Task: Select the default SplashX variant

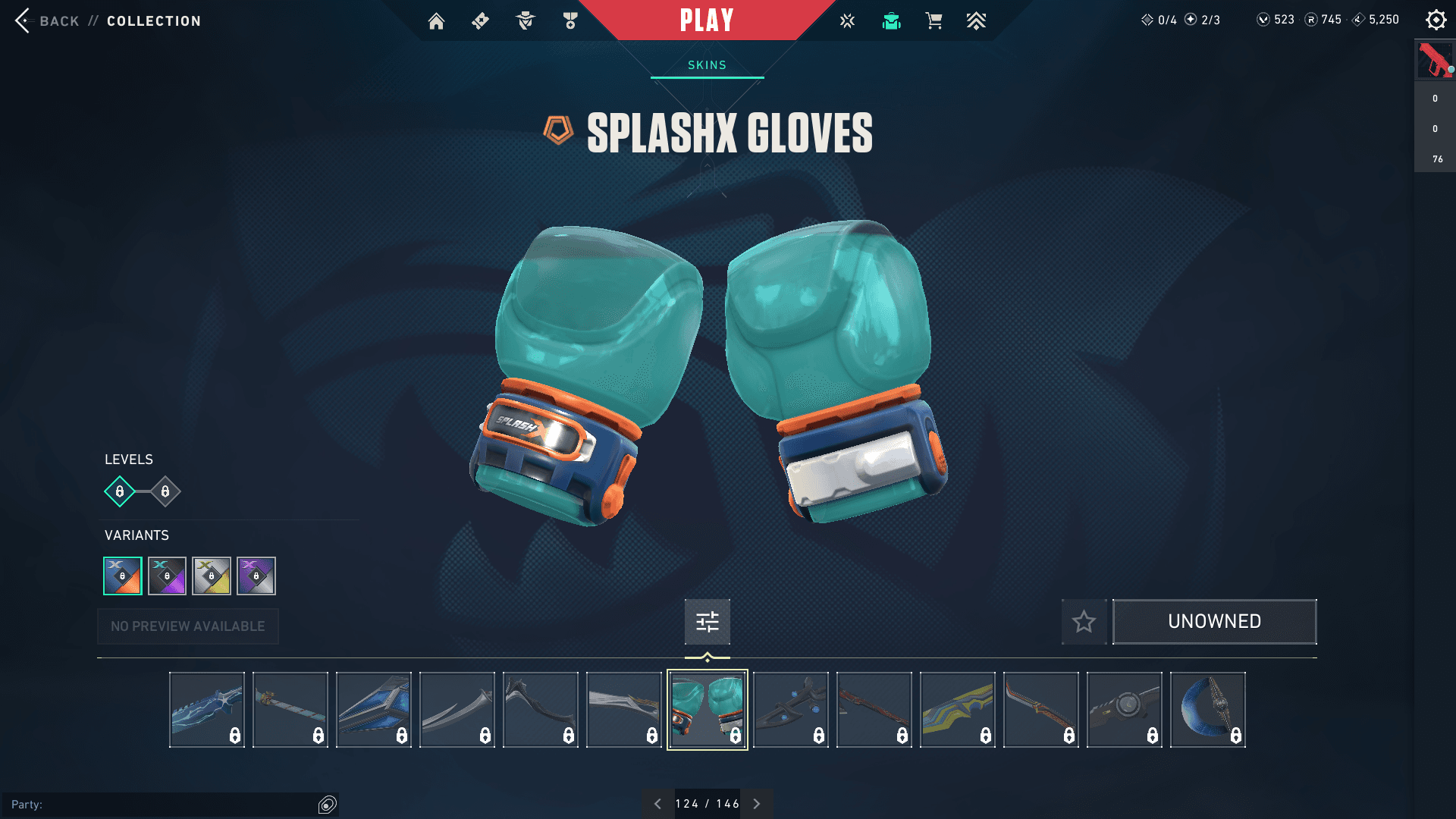Action: tap(123, 576)
